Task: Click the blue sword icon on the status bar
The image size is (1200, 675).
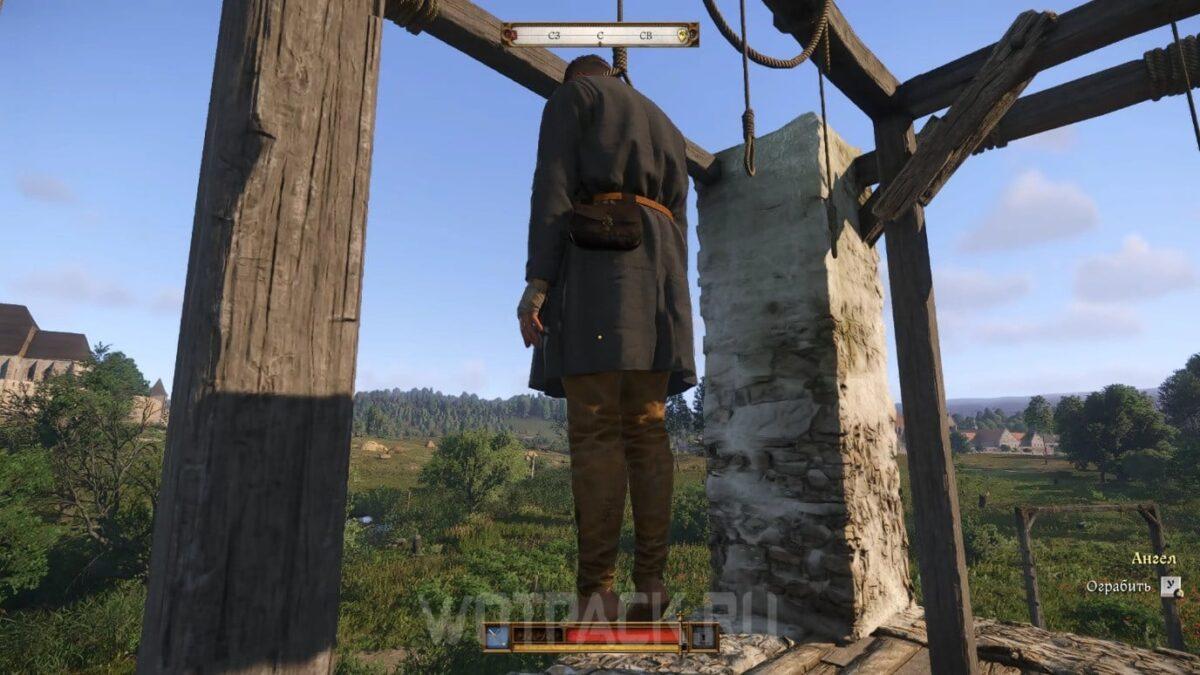Action: coord(497,635)
